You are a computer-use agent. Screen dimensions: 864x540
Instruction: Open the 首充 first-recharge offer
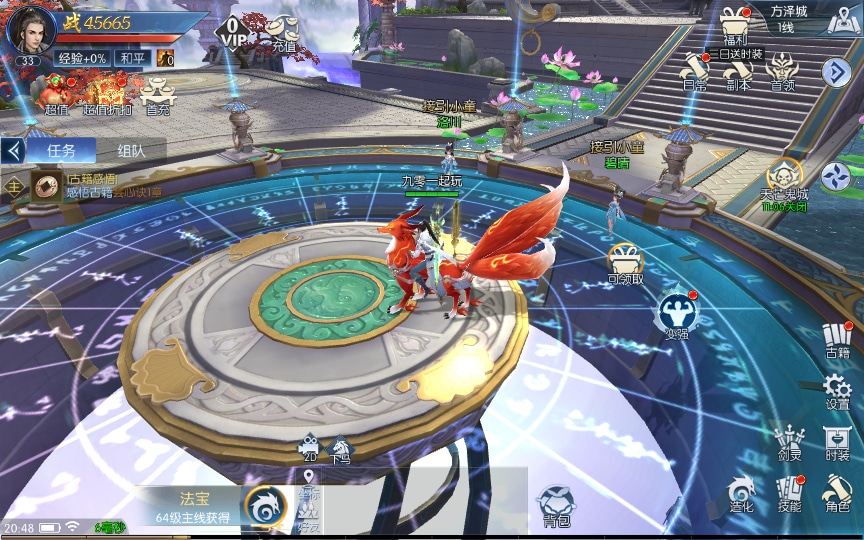(x=158, y=96)
